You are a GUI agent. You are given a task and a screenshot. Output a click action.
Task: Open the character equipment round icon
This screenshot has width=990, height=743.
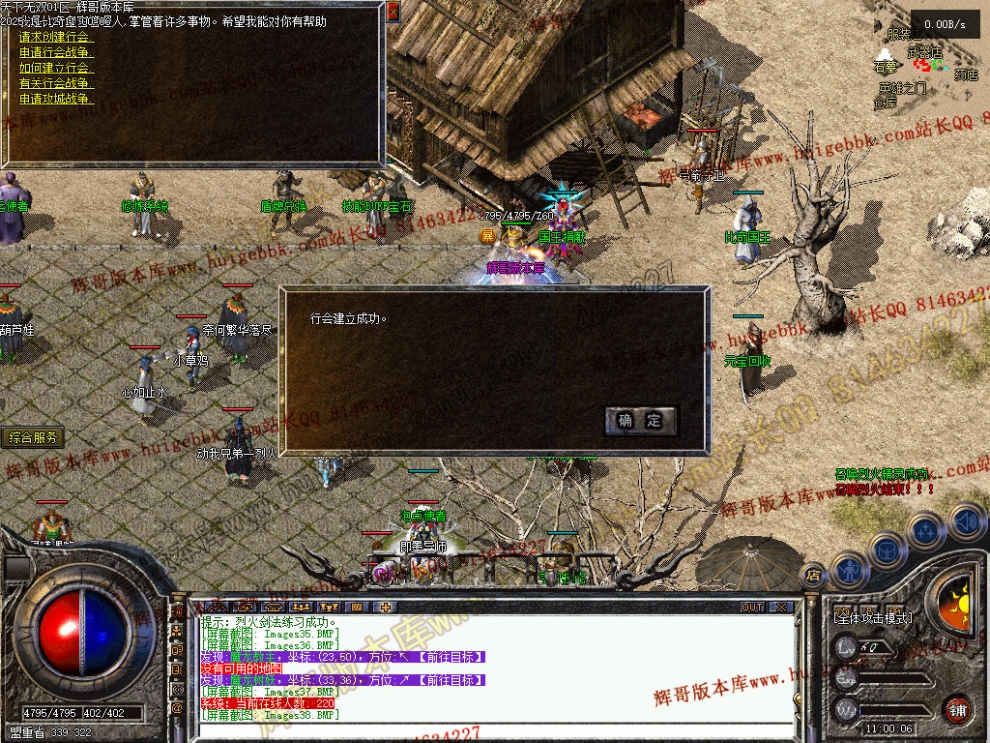coord(849,571)
